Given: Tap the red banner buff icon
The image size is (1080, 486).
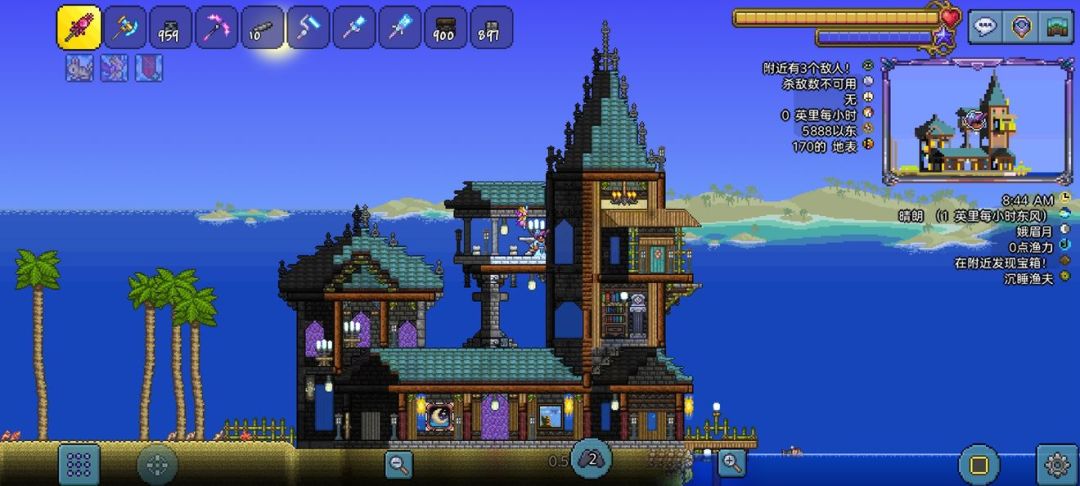Looking at the screenshot, I should 149,68.
